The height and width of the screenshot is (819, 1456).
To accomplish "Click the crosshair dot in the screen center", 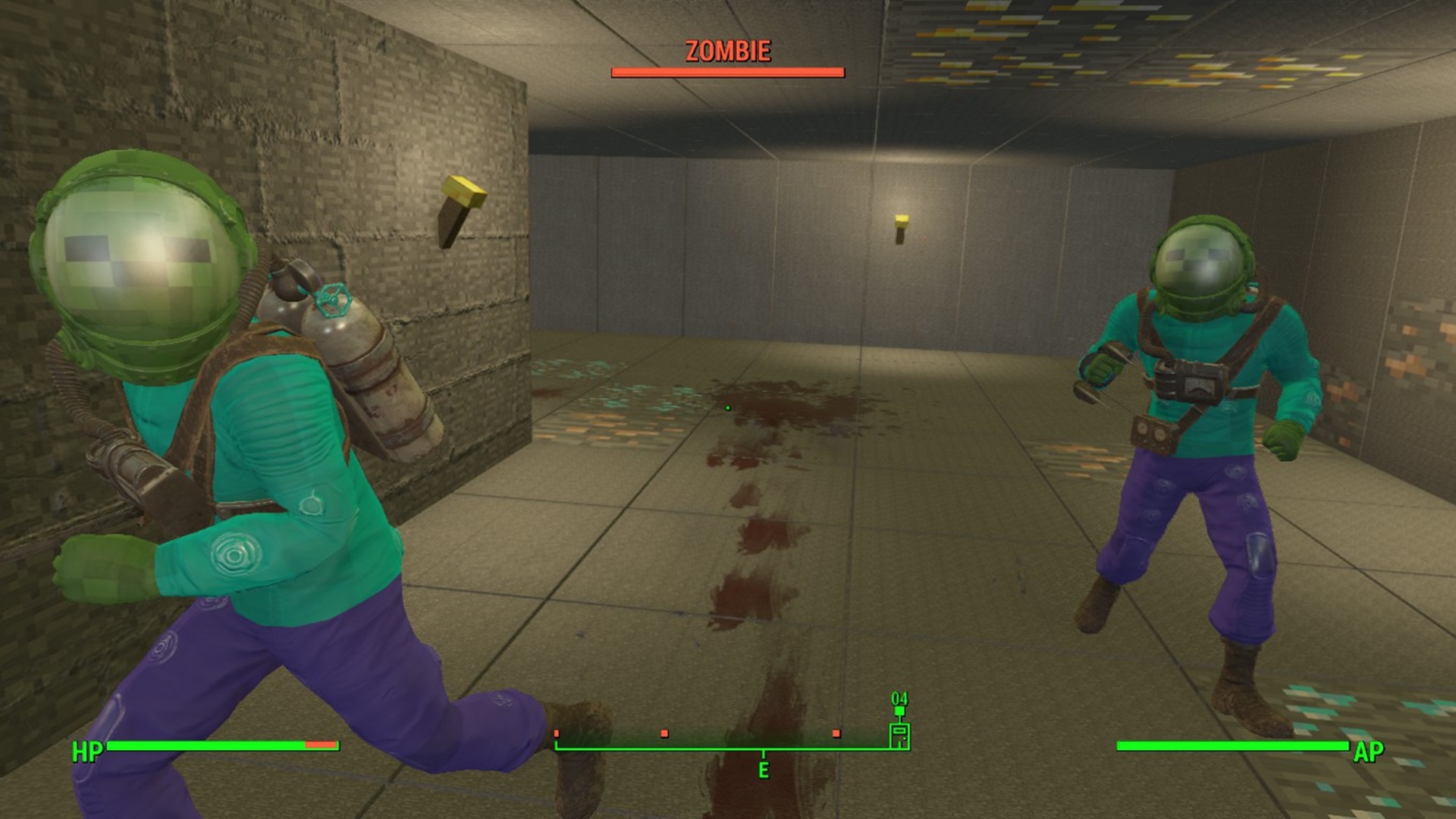I will [x=728, y=409].
